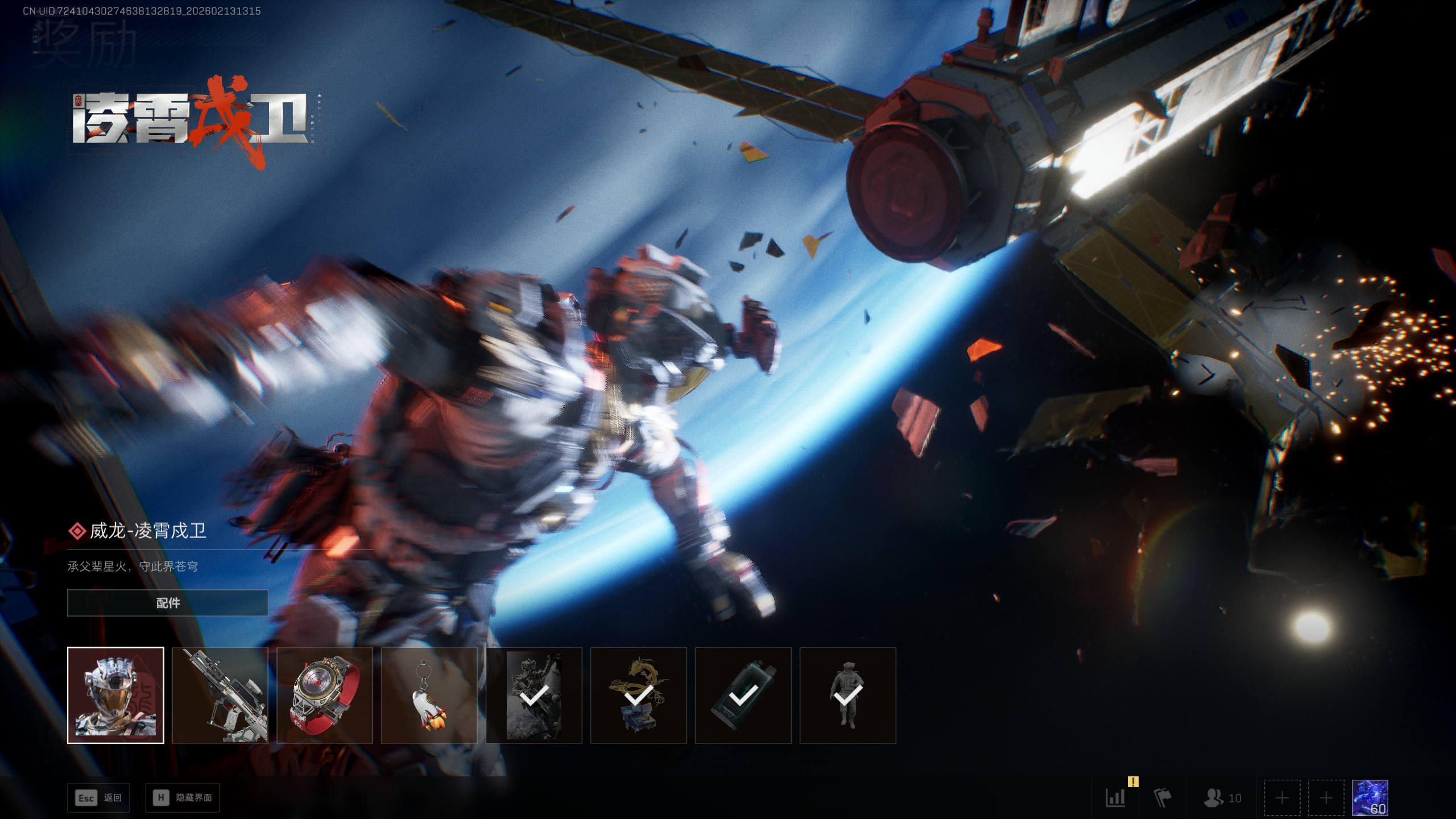
Task: Select the 威龙 operator skin thumbnail
Action: (x=115, y=695)
